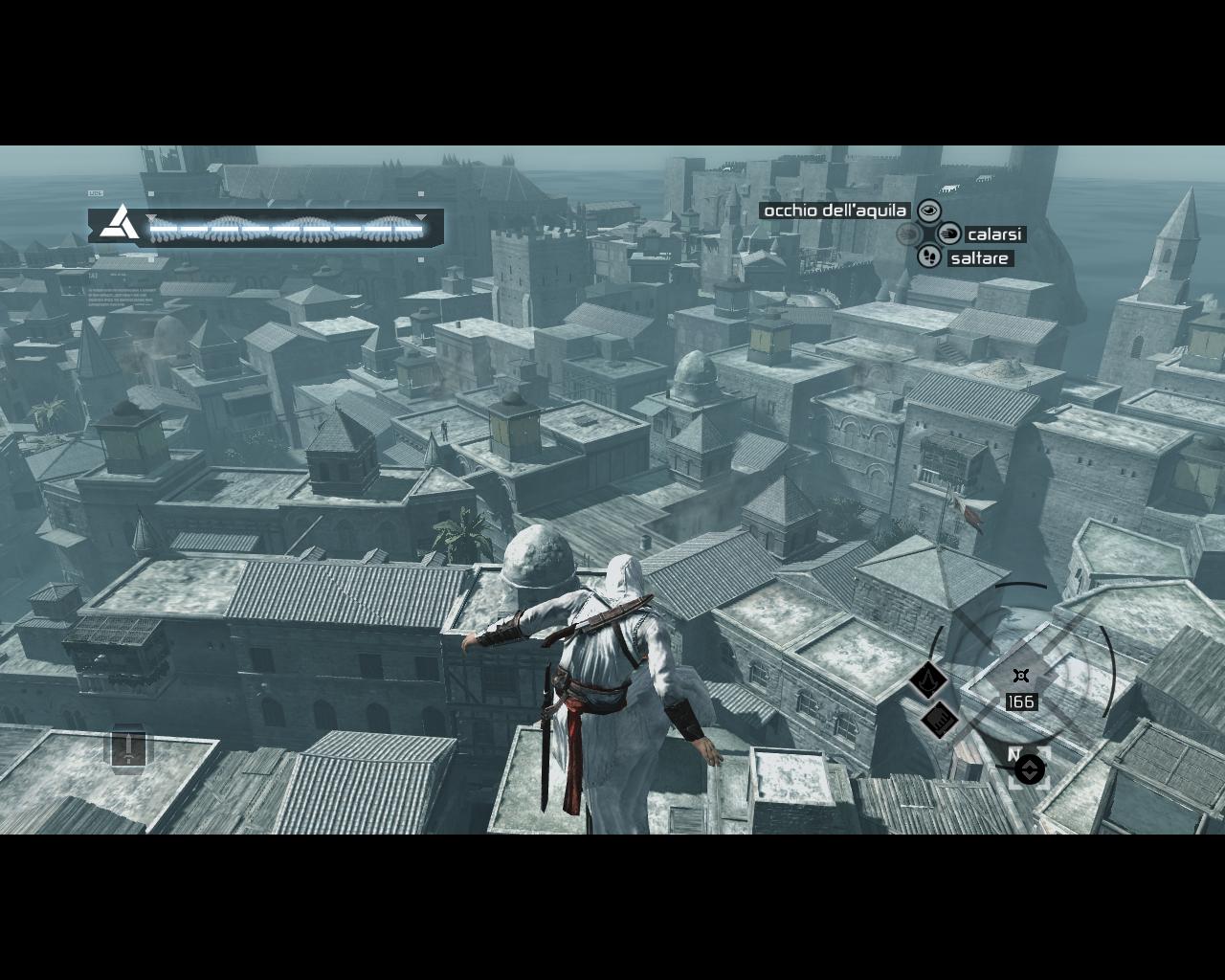This screenshot has width=1225, height=980.
Task: Select the 'occhio dell'aquila' label
Action: (x=835, y=212)
